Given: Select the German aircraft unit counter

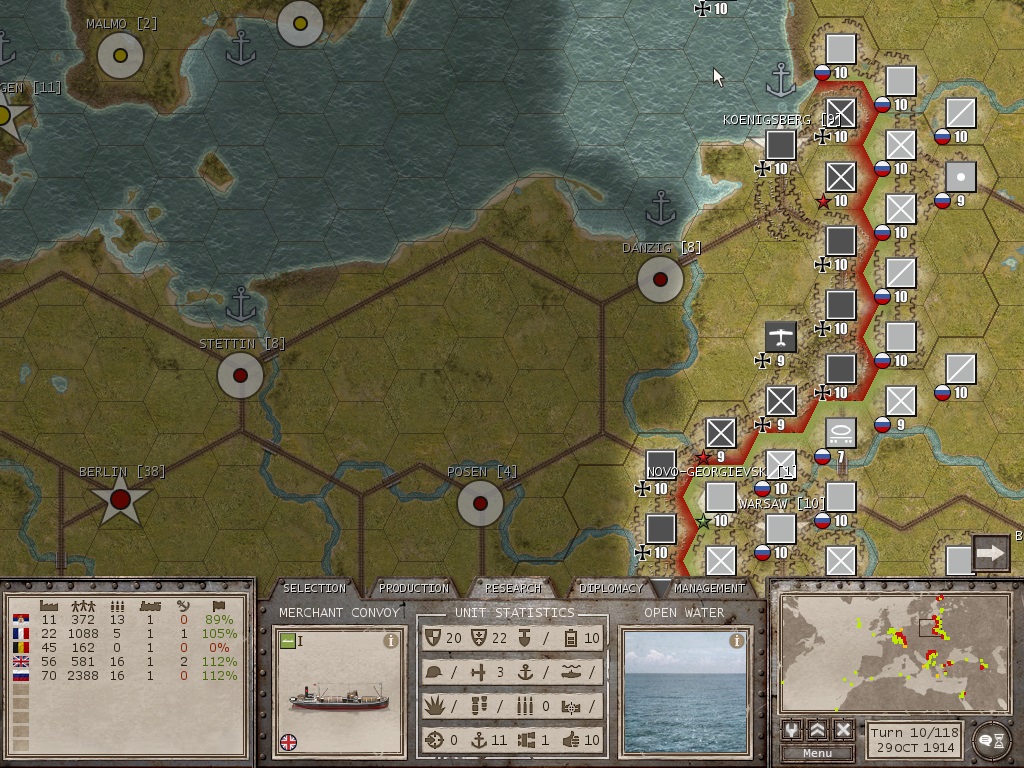Looking at the screenshot, I should click(780, 337).
